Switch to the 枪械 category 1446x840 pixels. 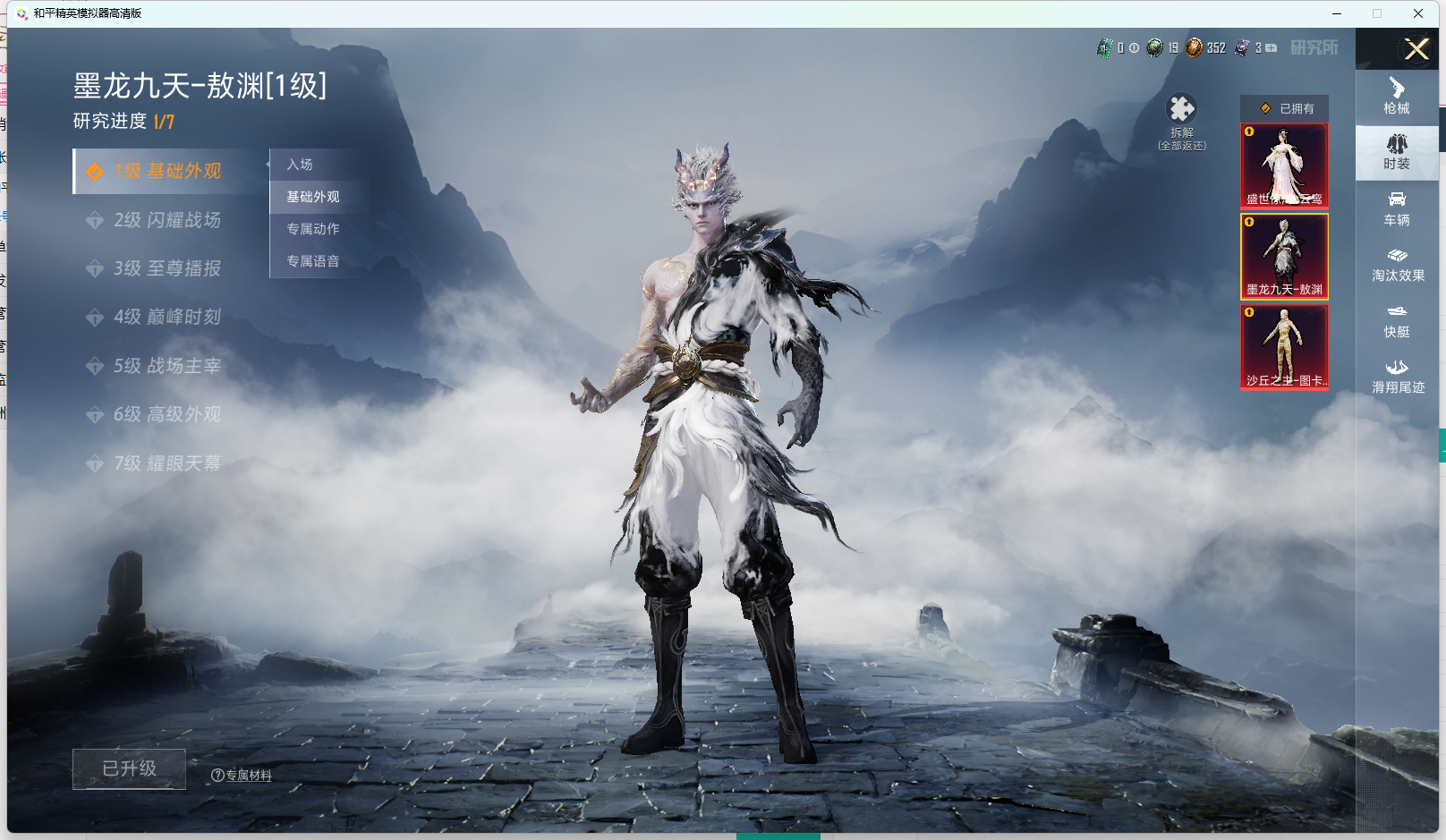1397,97
